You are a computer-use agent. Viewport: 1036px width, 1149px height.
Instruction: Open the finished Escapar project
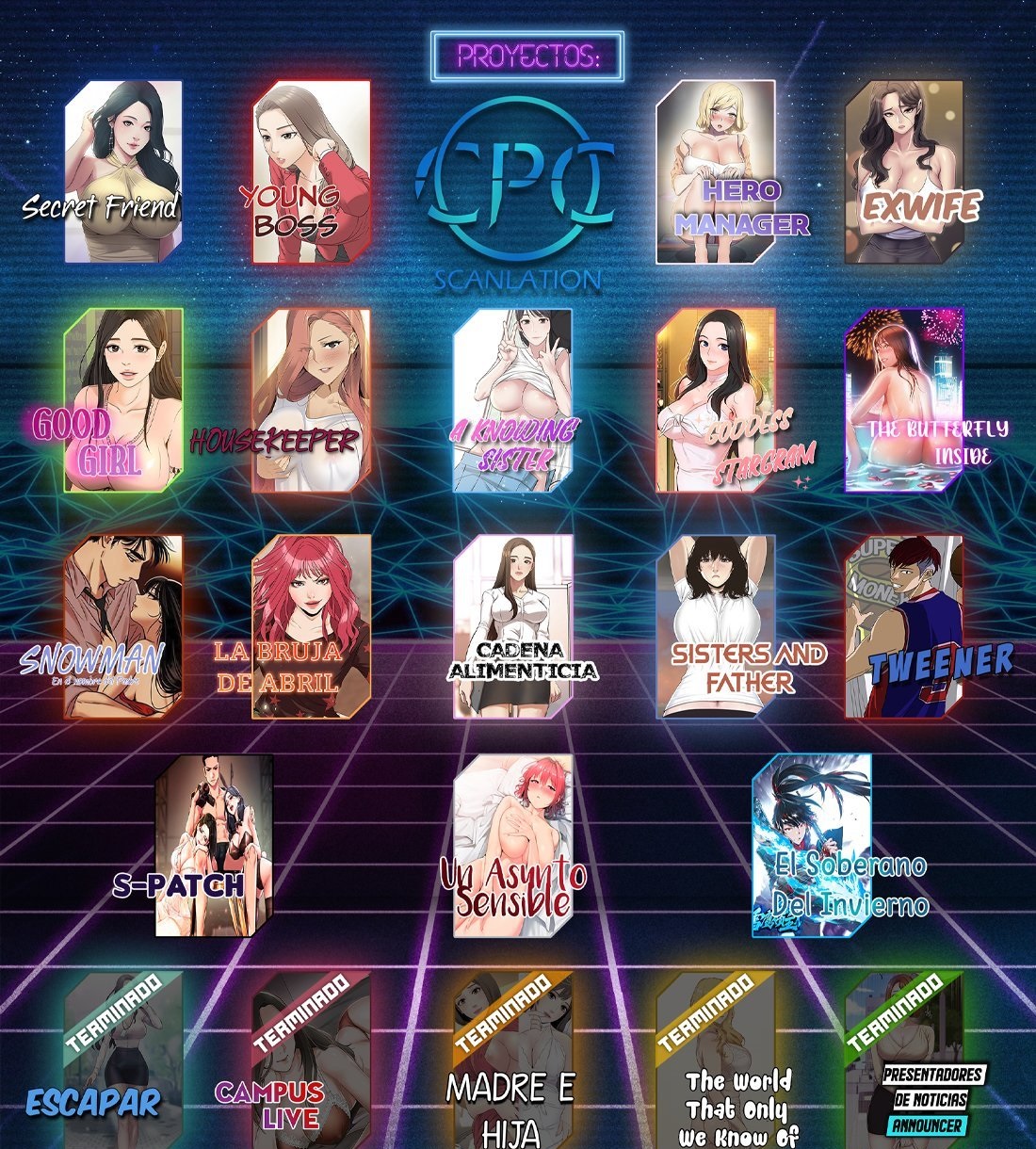[x=122, y=1060]
